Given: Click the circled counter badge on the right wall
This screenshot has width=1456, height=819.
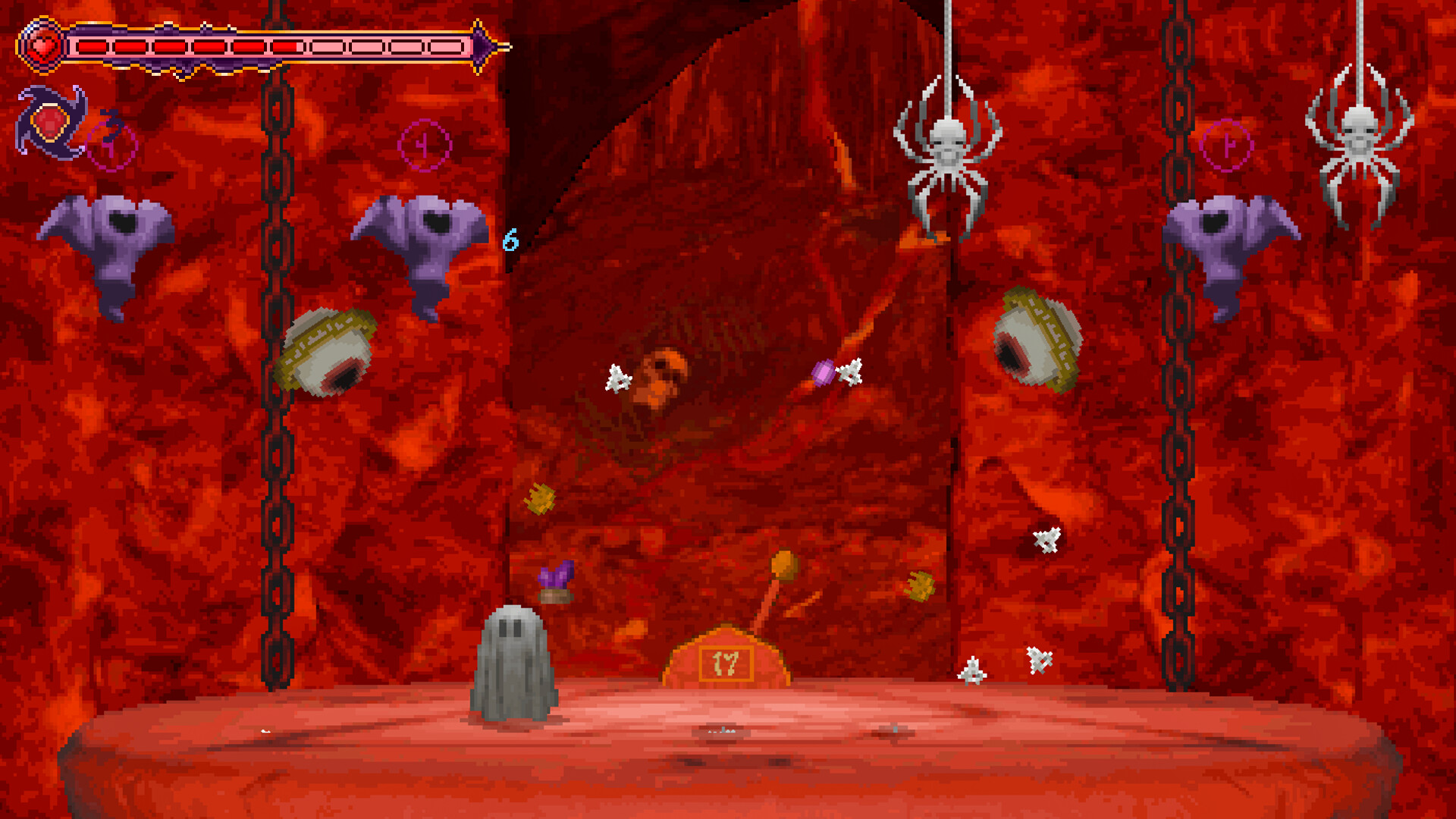Looking at the screenshot, I should [x=1225, y=145].
